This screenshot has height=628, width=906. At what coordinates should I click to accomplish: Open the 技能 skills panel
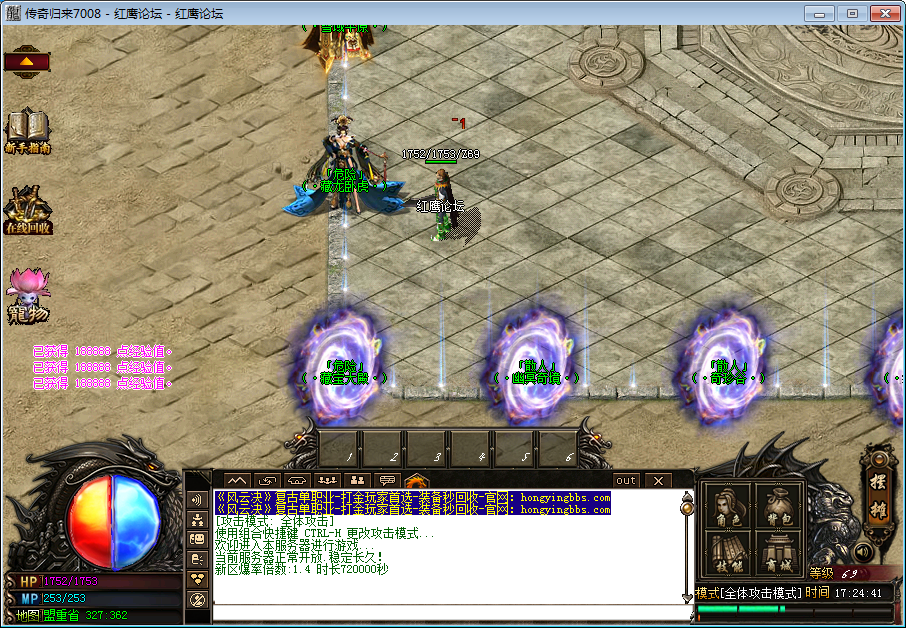click(x=727, y=553)
